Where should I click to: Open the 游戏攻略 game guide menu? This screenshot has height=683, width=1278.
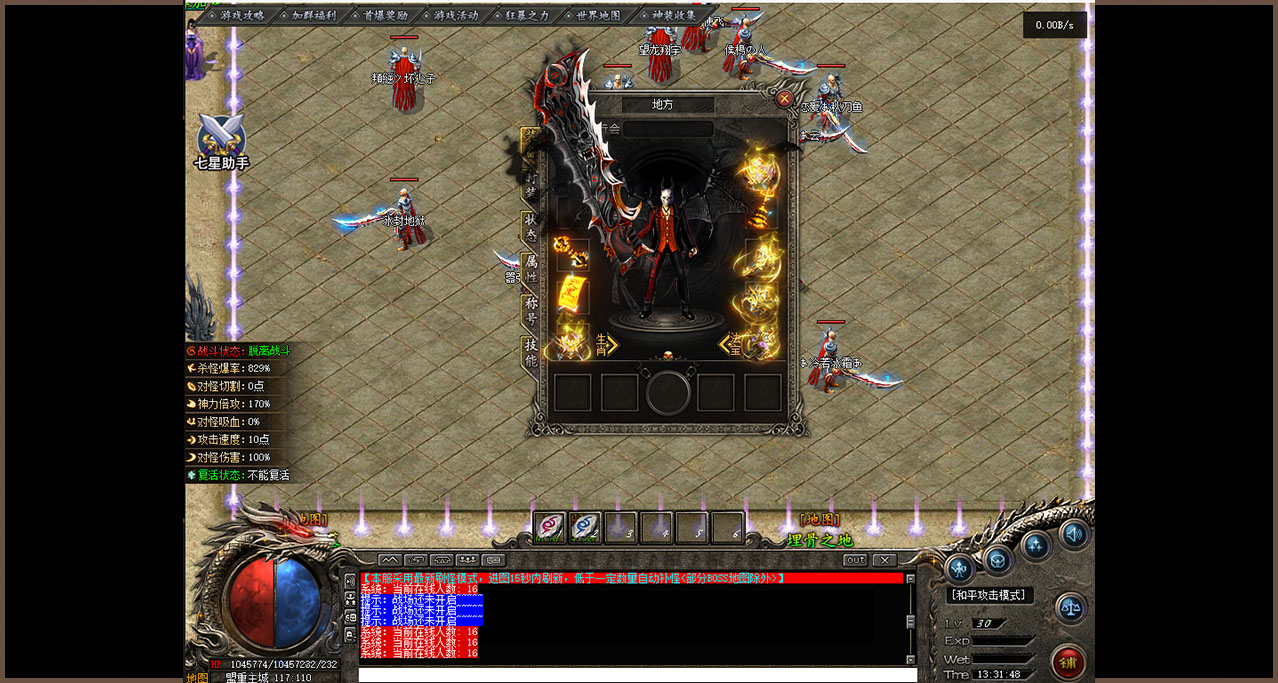pyautogui.click(x=242, y=16)
